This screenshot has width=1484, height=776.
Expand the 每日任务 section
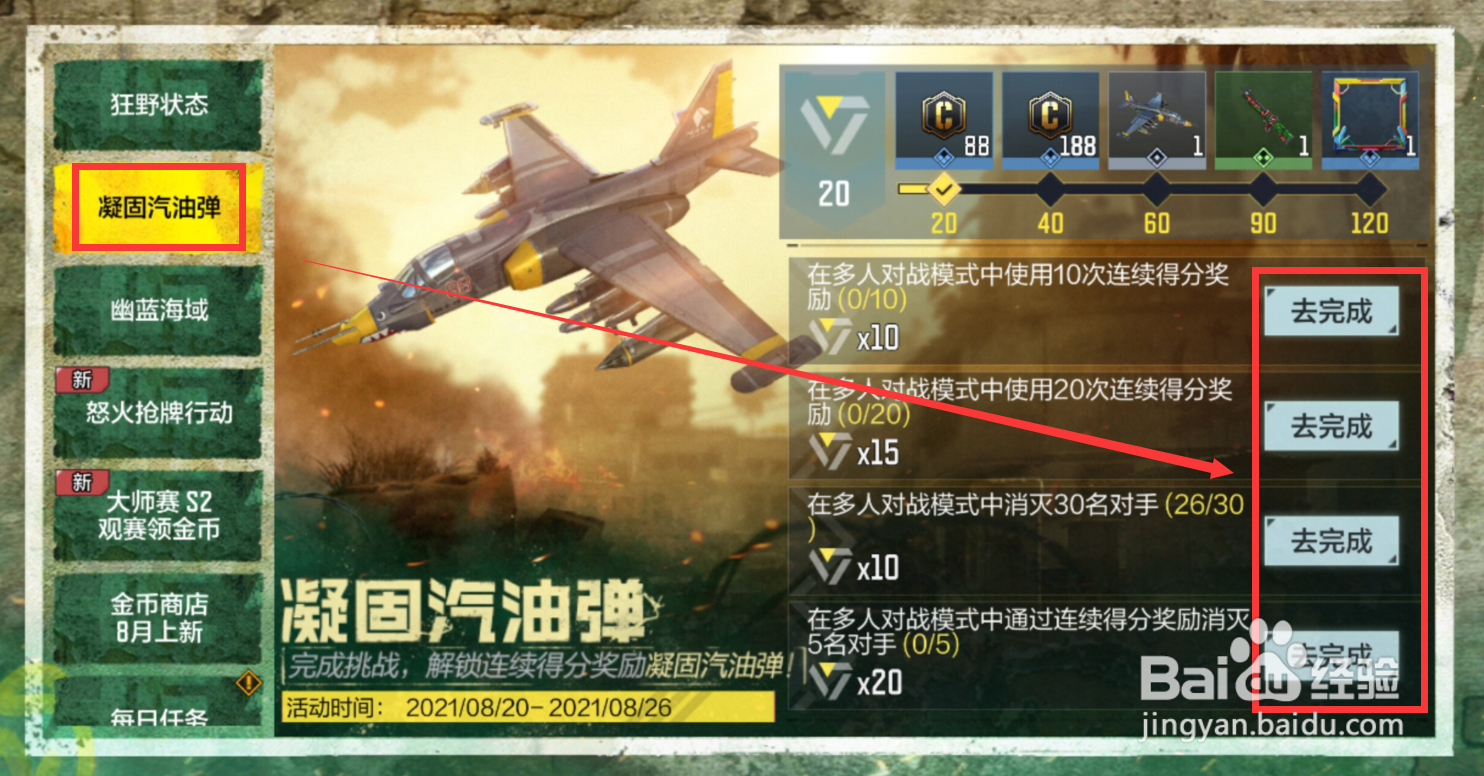[x=160, y=716]
